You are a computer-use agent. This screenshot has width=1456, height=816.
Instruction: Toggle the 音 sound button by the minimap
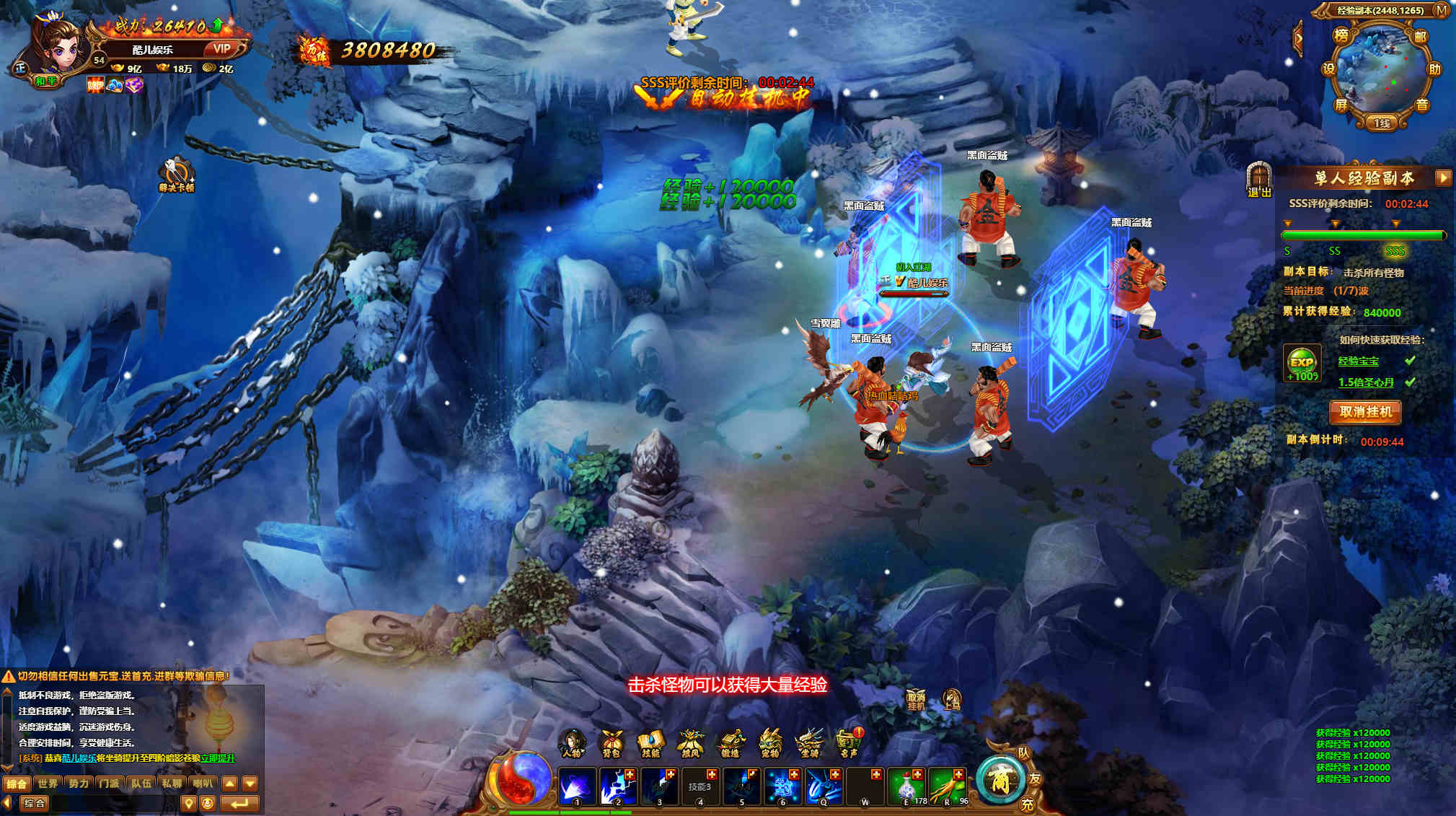point(1422,105)
